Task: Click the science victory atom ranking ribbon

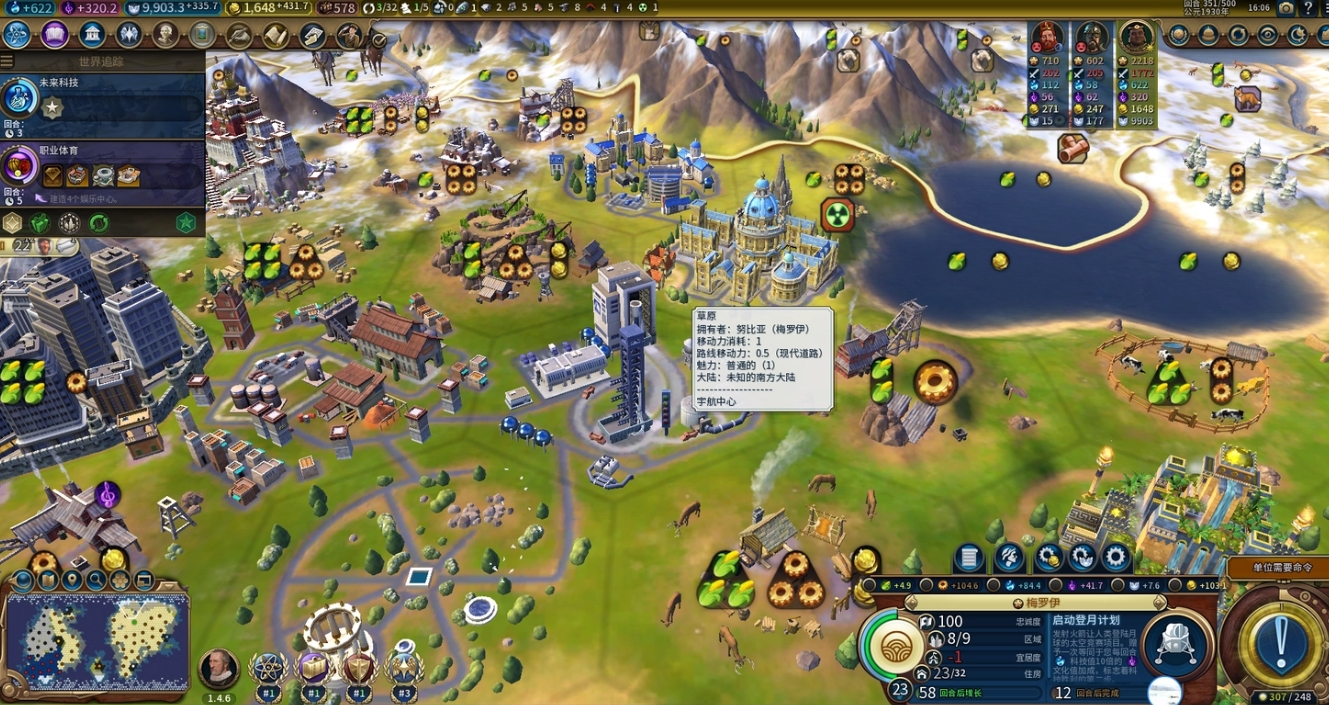Action: coord(268,668)
